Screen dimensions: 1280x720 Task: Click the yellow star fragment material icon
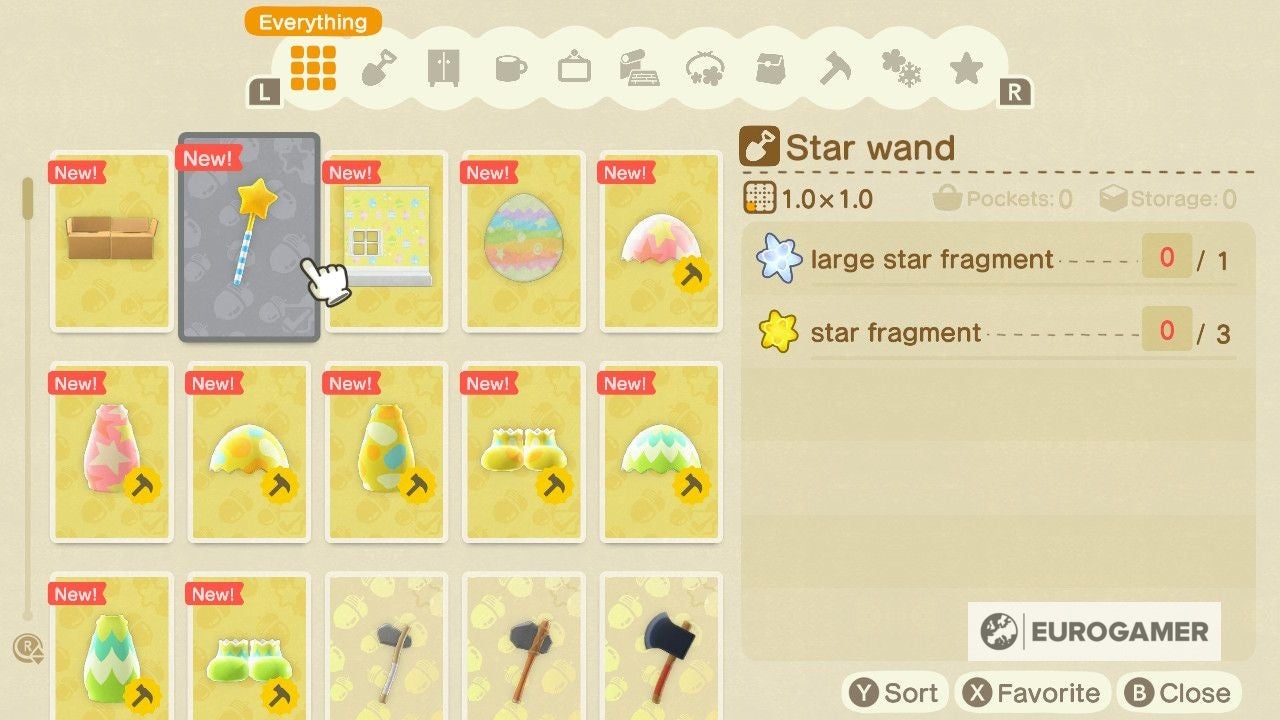[779, 331]
